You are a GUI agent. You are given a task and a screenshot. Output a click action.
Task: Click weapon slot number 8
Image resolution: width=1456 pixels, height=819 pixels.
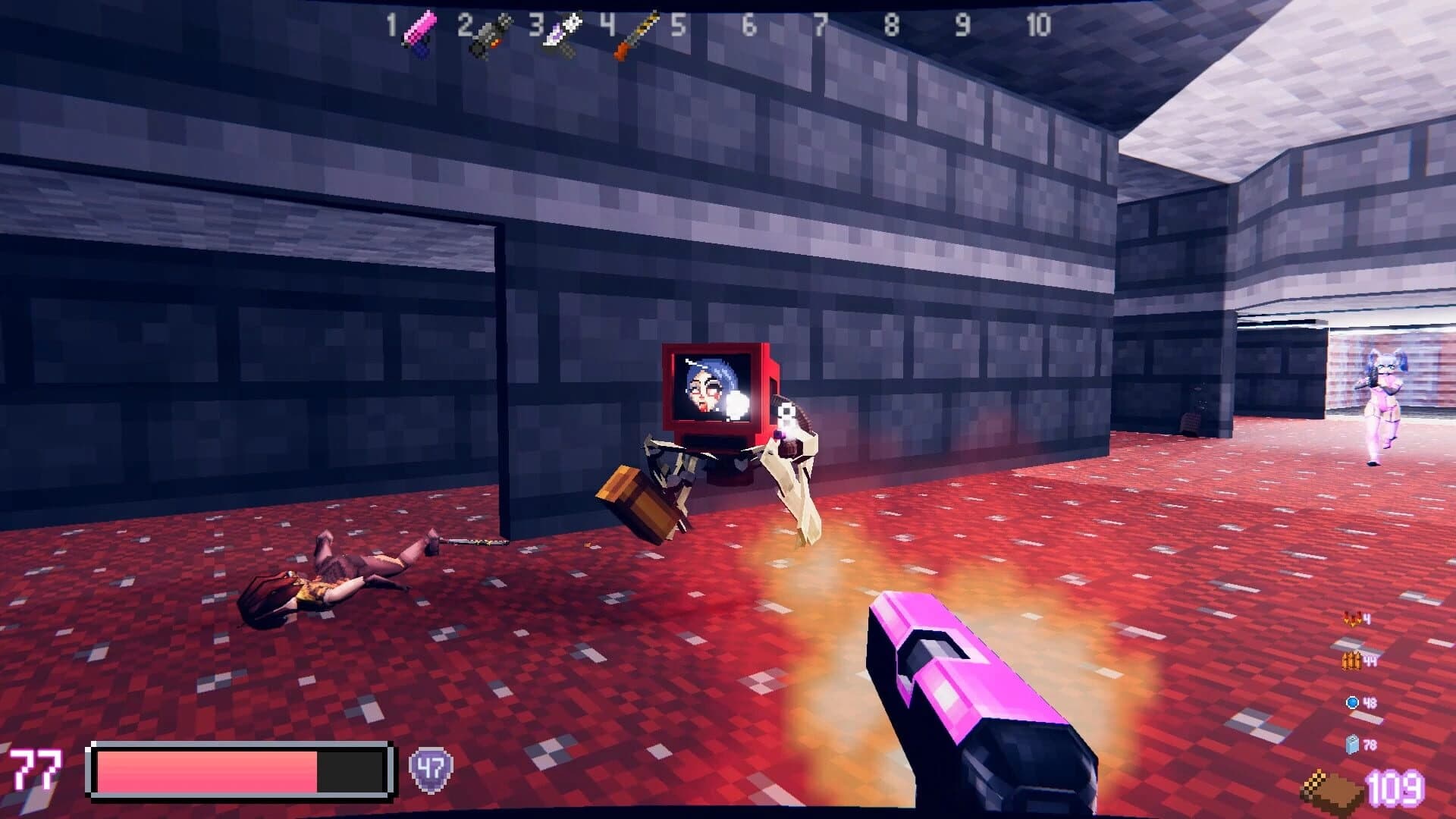[x=892, y=23]
